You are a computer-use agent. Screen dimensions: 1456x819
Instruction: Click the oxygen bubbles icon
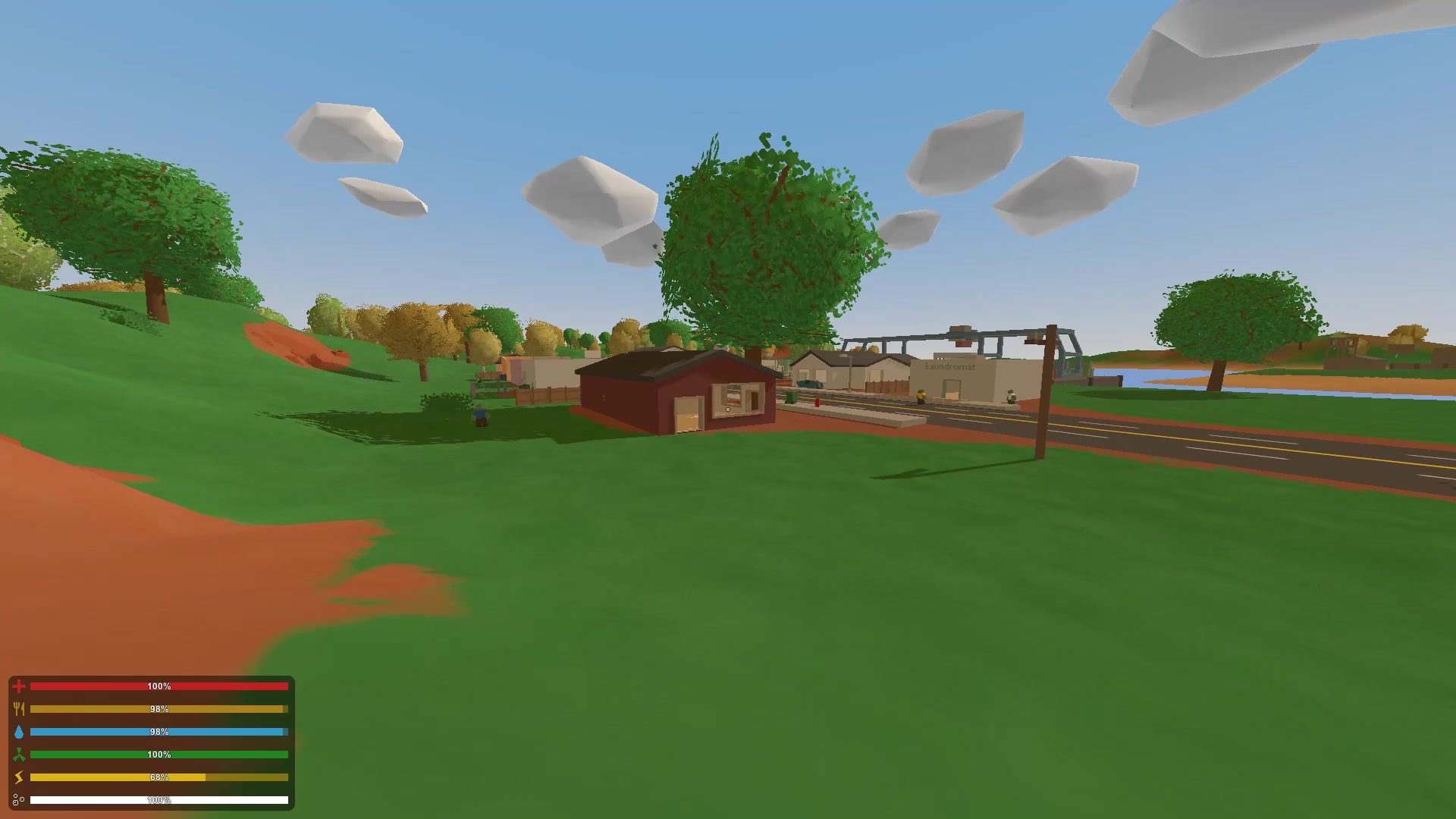pyautogui.click(x=20, y=798)
